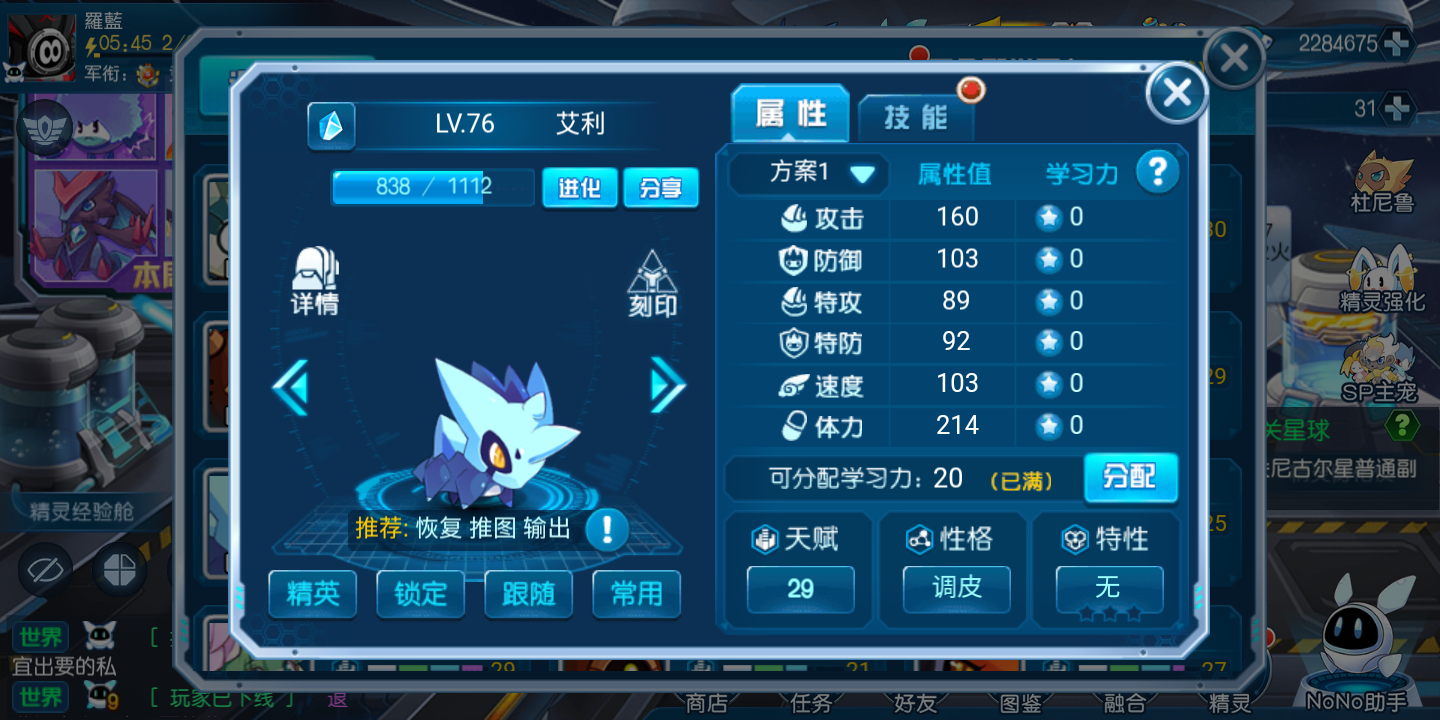The image size is (1440, 720).
Task: Switch to the 技能 tab
Action: (x=915, y=117)
